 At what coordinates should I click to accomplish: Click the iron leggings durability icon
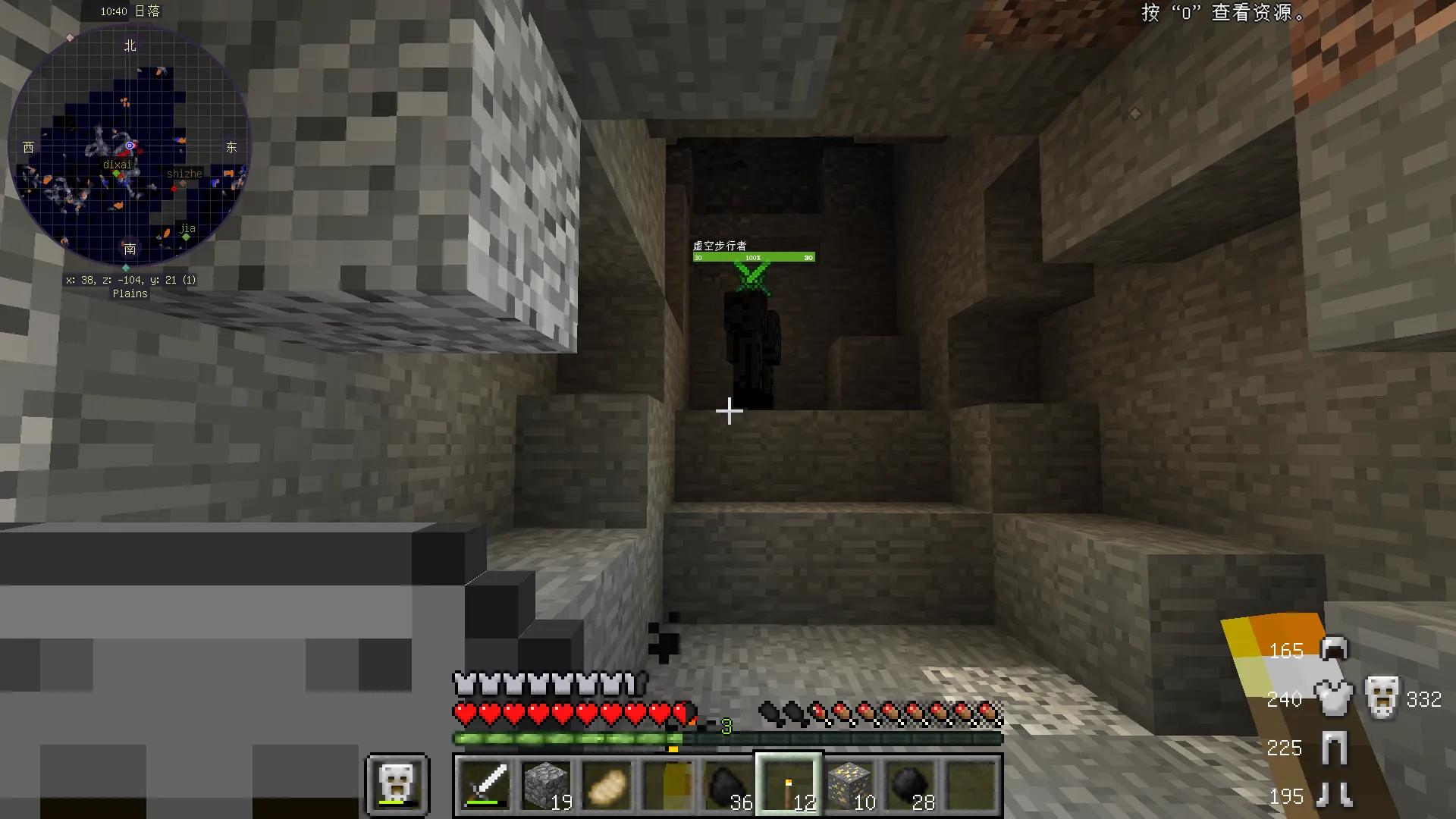pyautogui.click(x=1334, y=747)
